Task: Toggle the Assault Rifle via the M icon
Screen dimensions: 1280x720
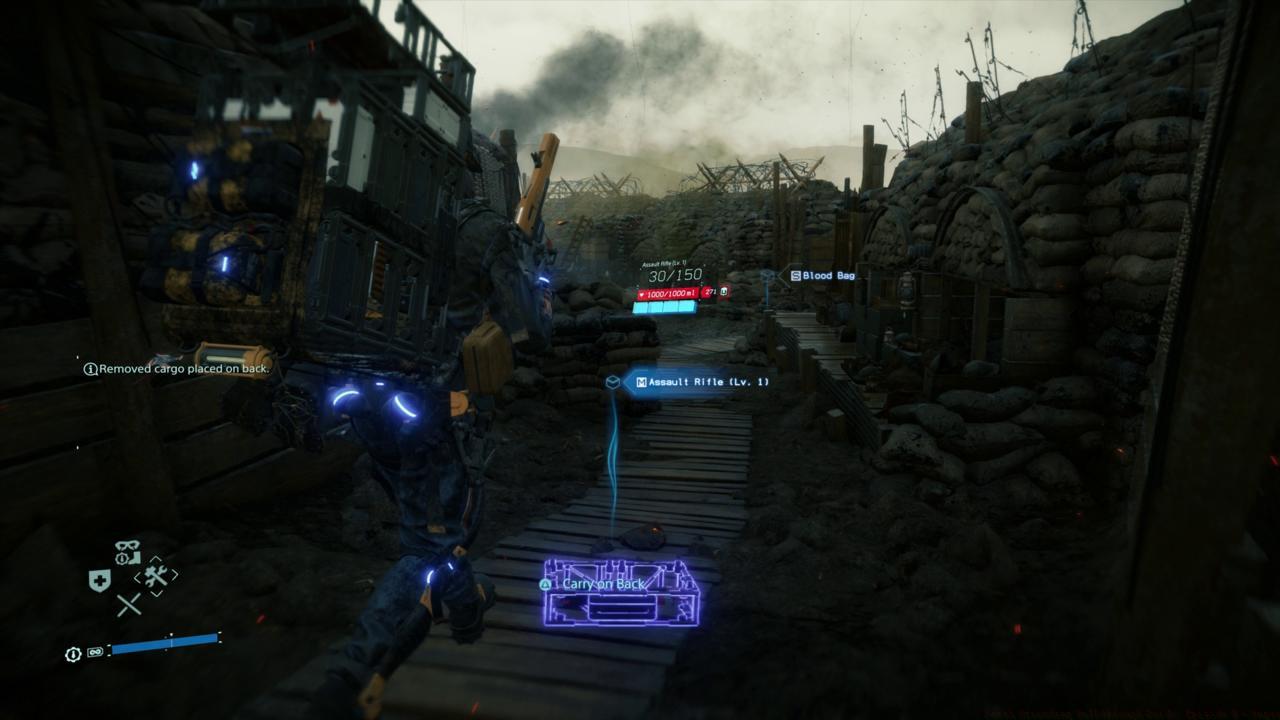Action: [642, 381]
